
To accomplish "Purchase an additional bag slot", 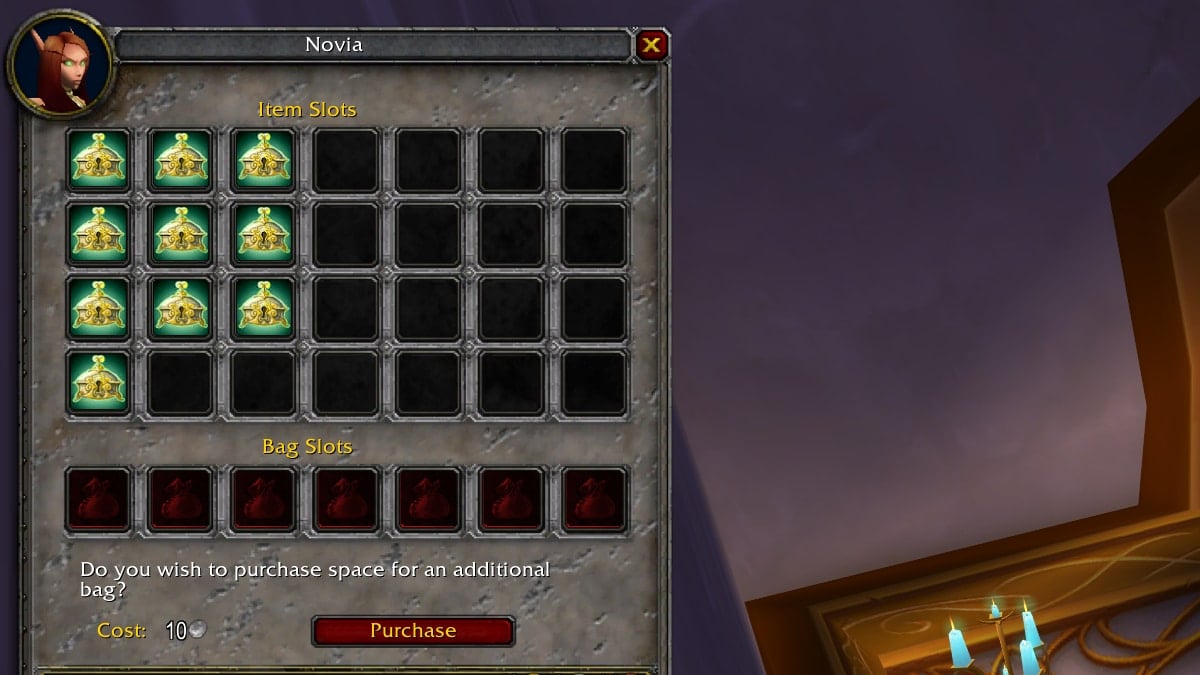I will tap(413, 631).
